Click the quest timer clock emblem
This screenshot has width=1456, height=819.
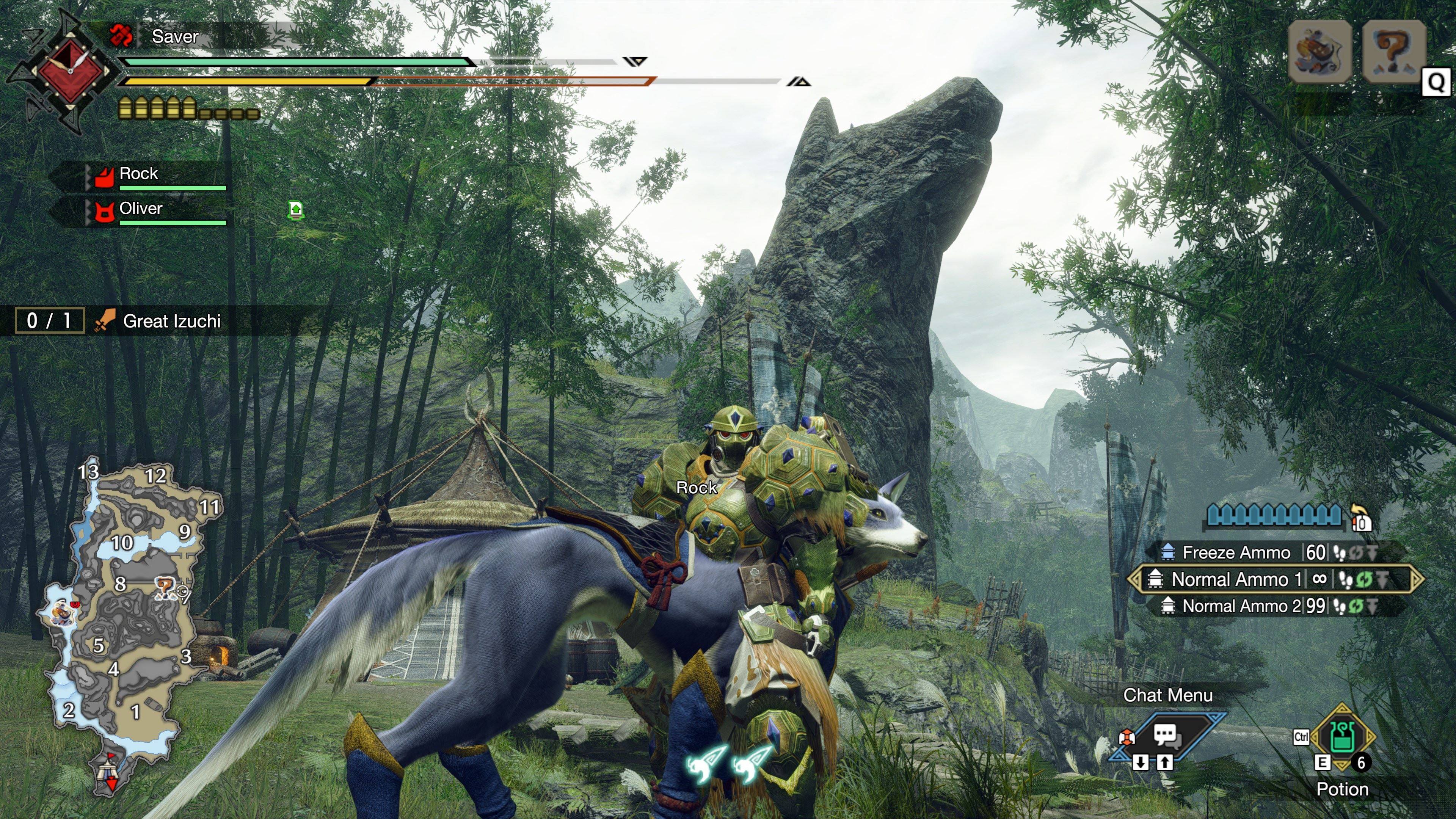pyautogui.click(x=70, y=70)
